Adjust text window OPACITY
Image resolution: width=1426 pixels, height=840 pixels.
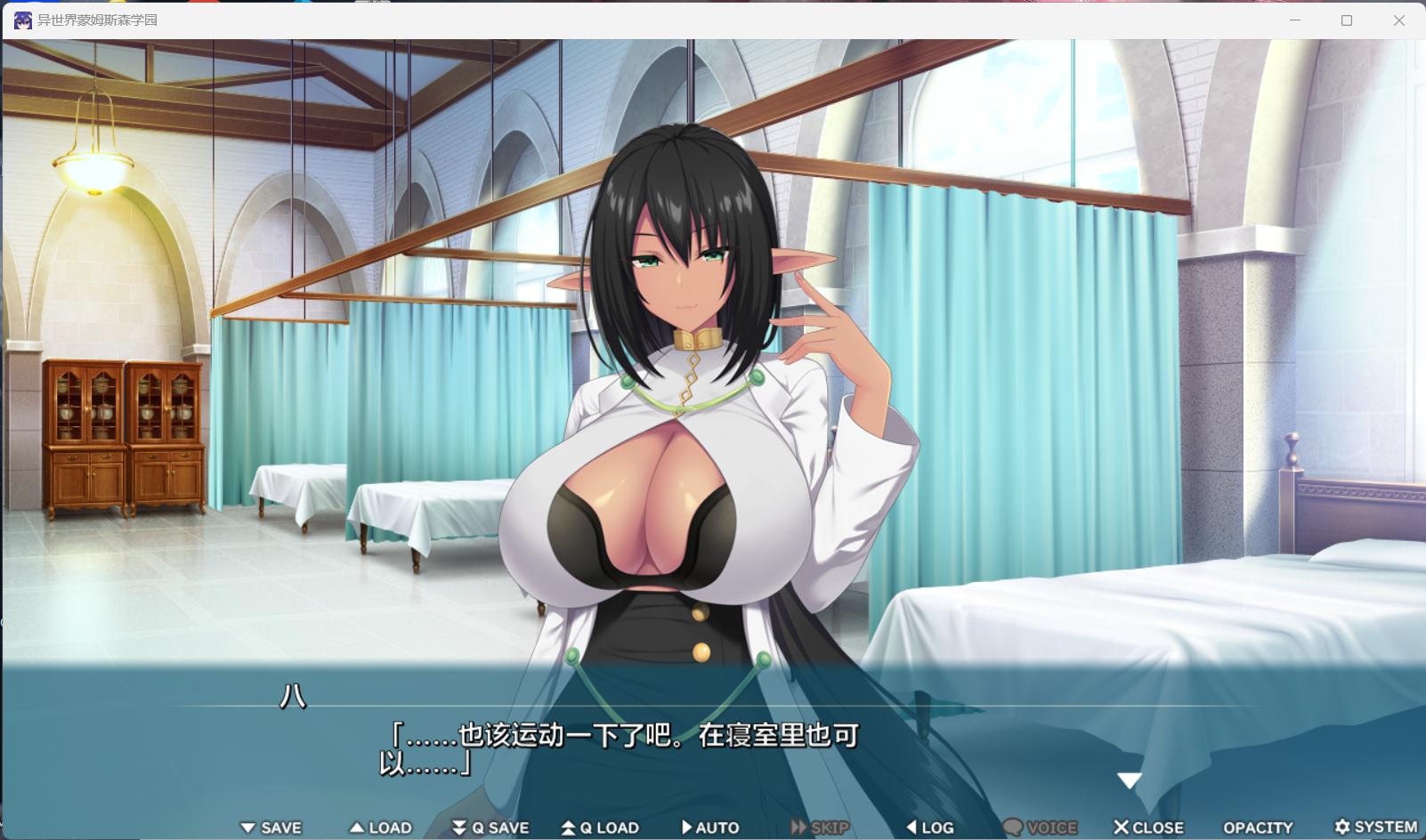point(1258,828)
